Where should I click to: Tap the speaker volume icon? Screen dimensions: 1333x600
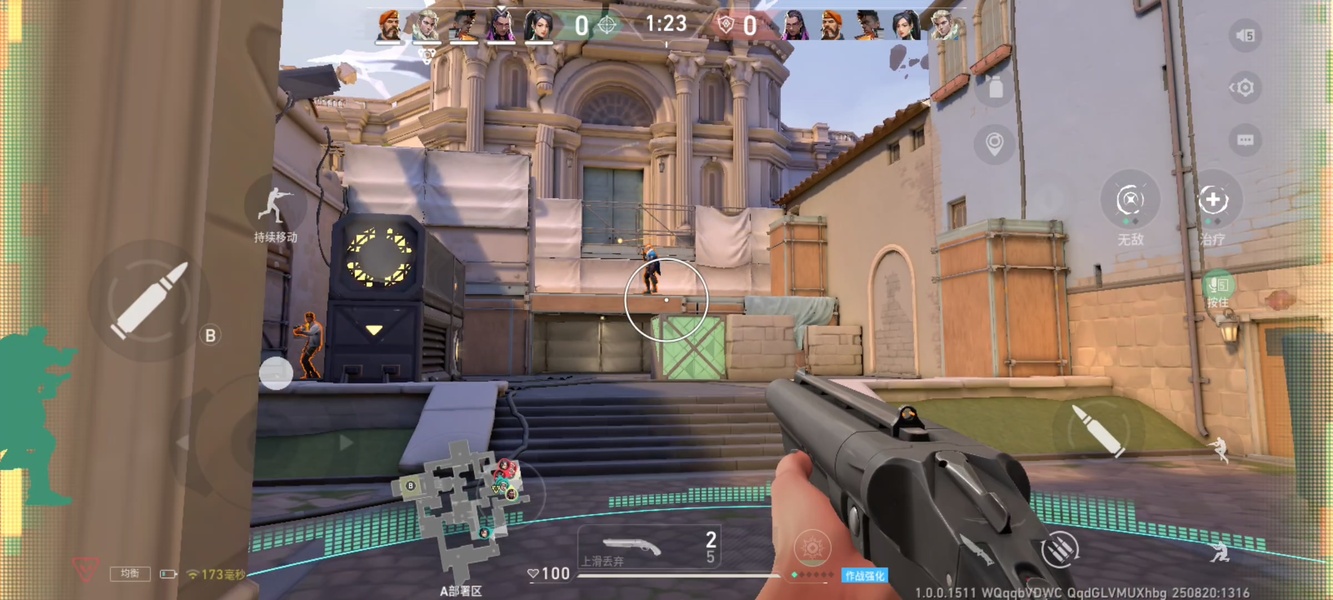pos(1245,36)
